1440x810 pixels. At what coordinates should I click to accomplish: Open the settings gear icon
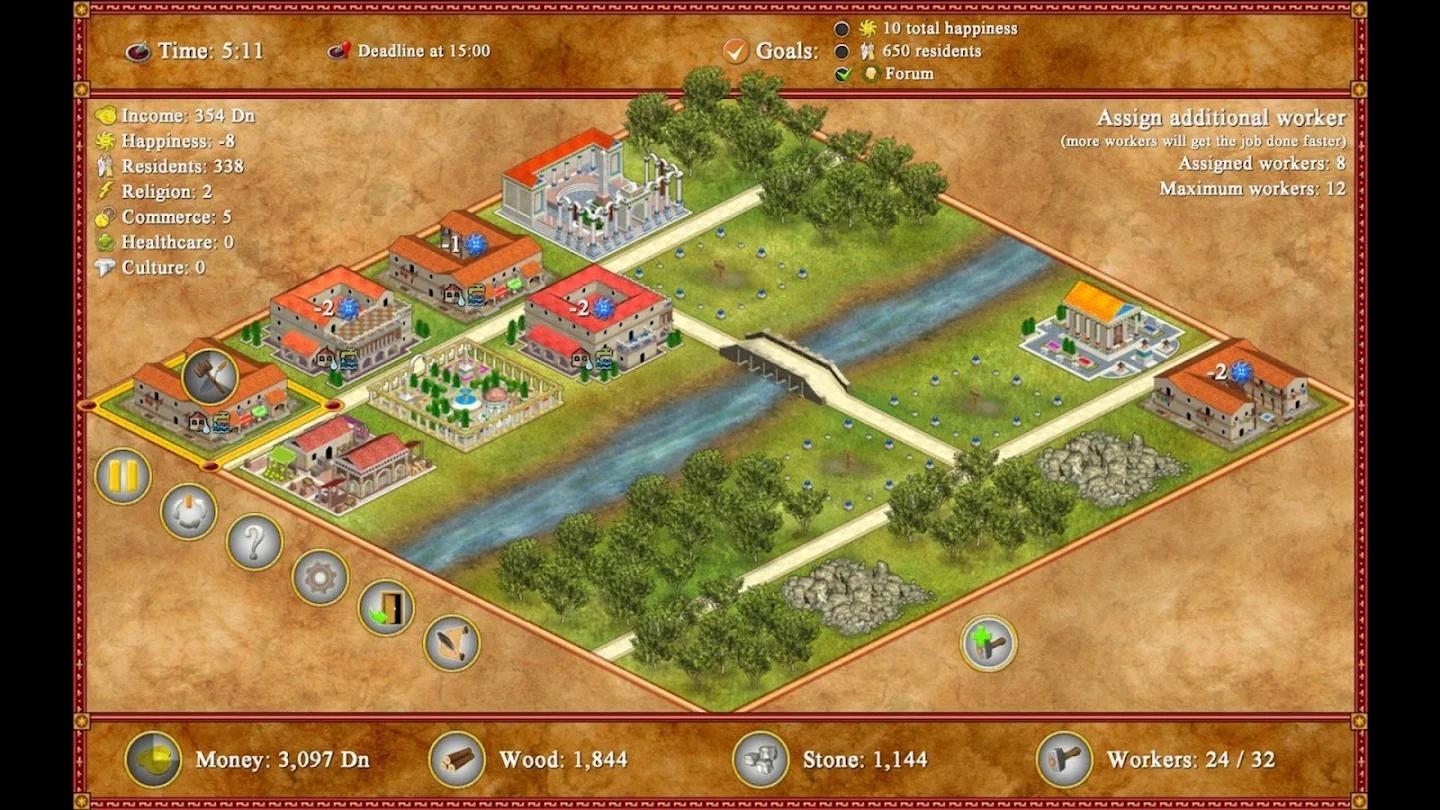coord(319,575)
